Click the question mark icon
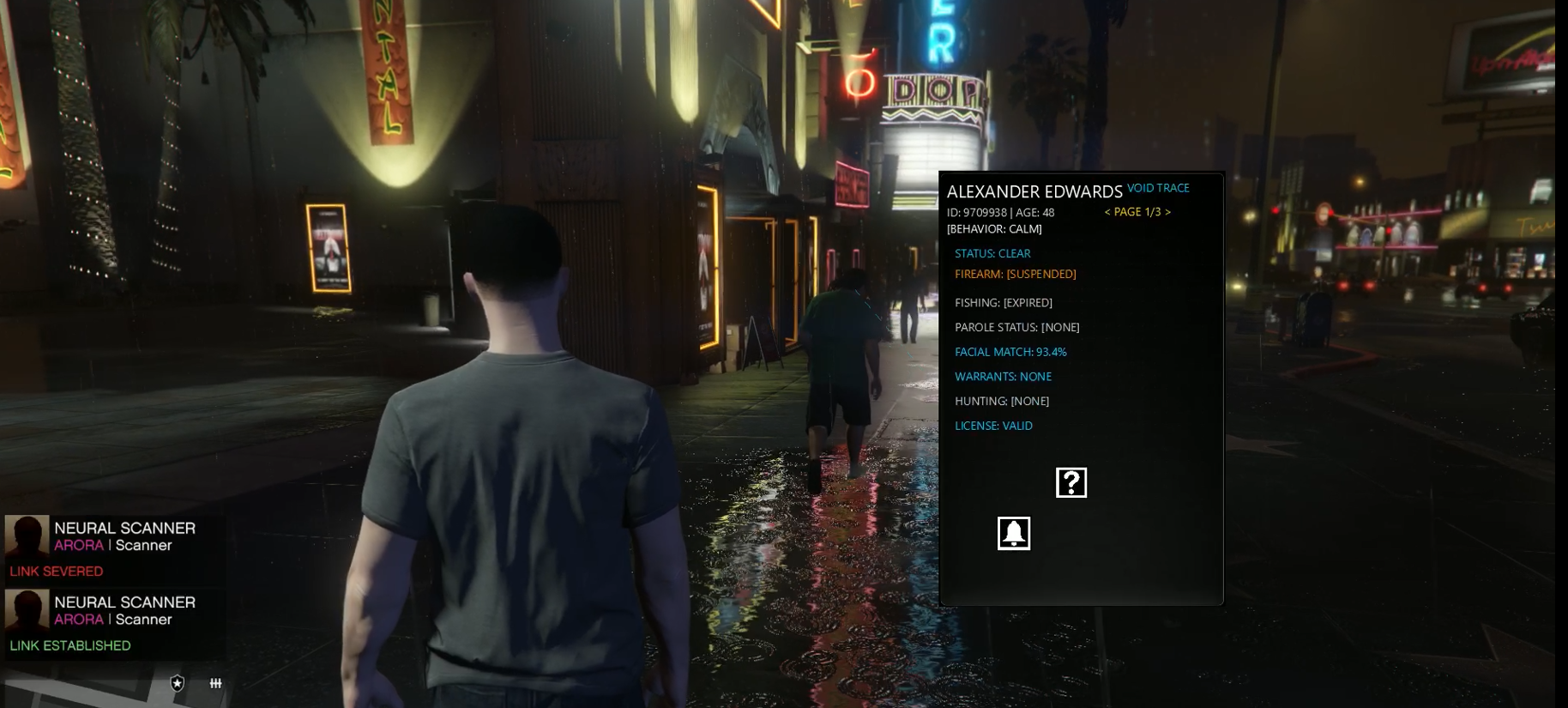Image resolution: width=1568 pixels, height=708 pixels. click(1071, 482)
